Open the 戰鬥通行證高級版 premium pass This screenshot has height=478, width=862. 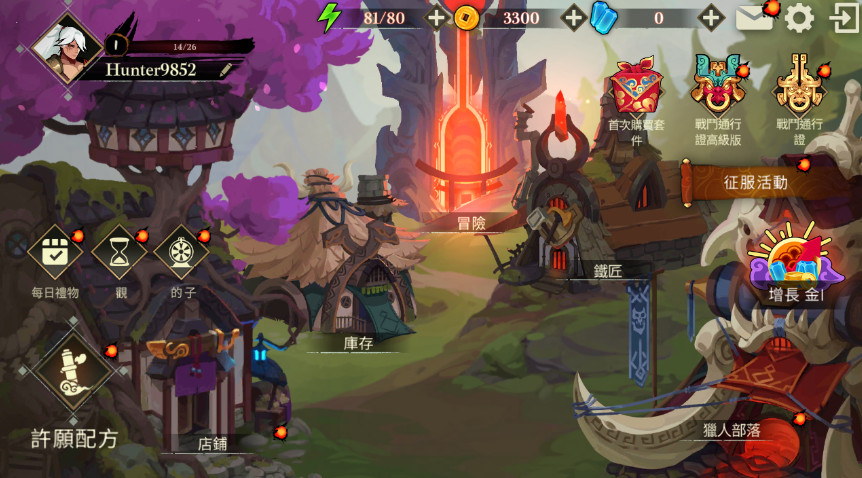tap(717, 88)
